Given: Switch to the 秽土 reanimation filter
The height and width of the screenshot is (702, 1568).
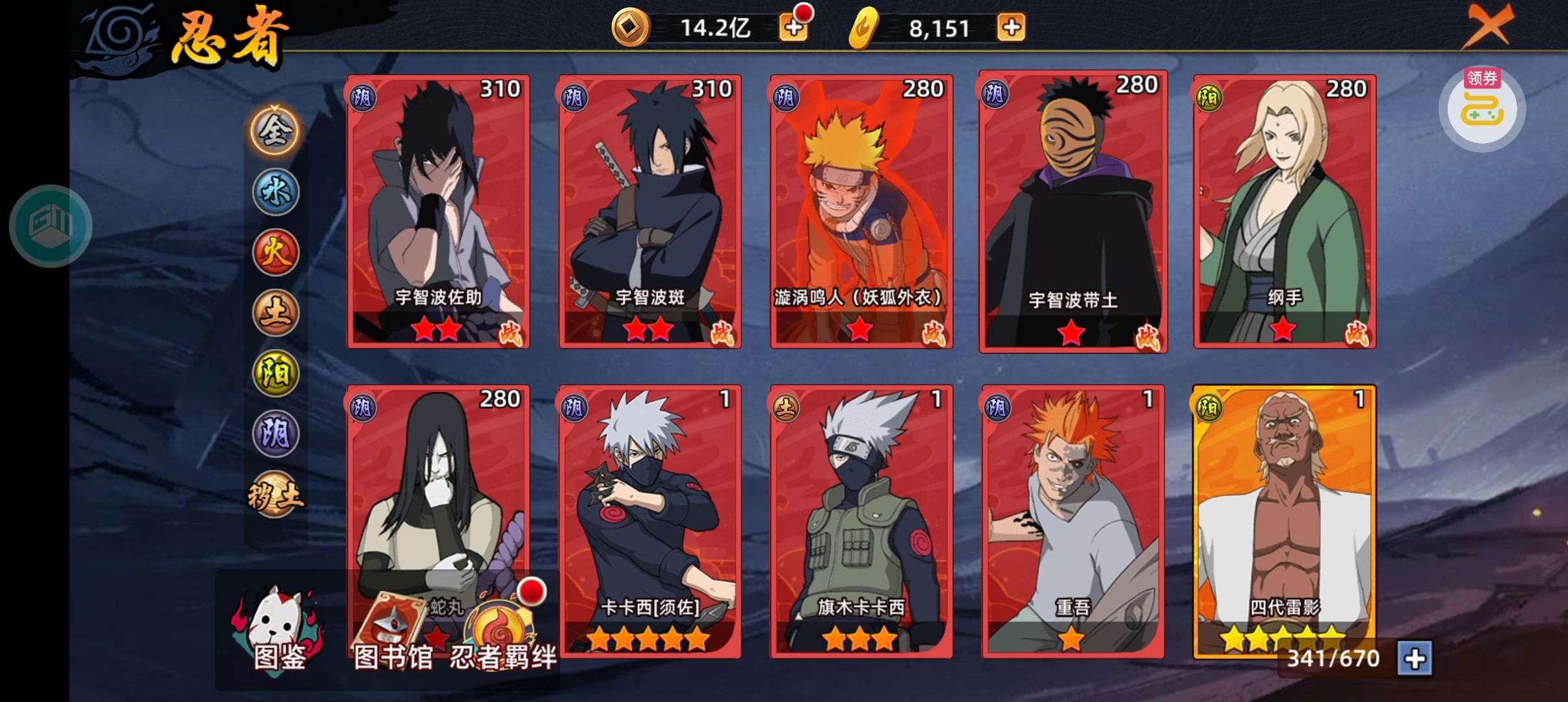Looking at the screenshot, I should 276,495.
